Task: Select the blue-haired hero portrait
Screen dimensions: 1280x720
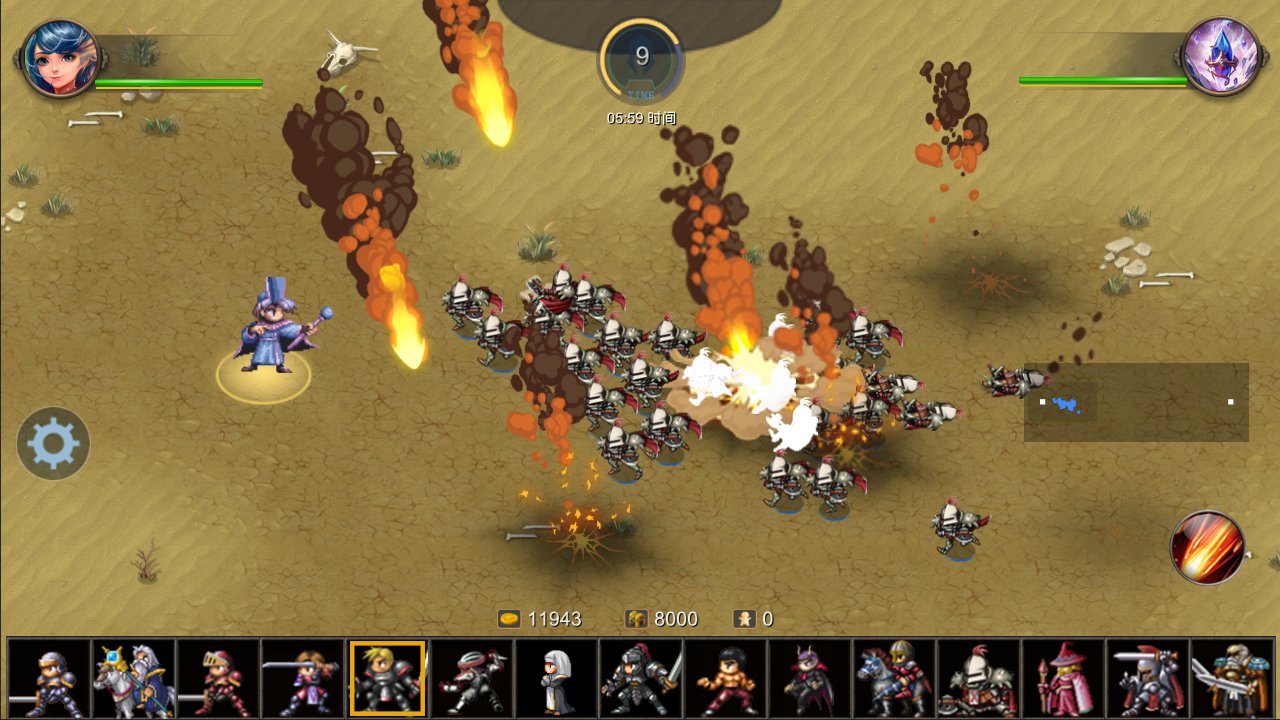Action: (60, 57)
